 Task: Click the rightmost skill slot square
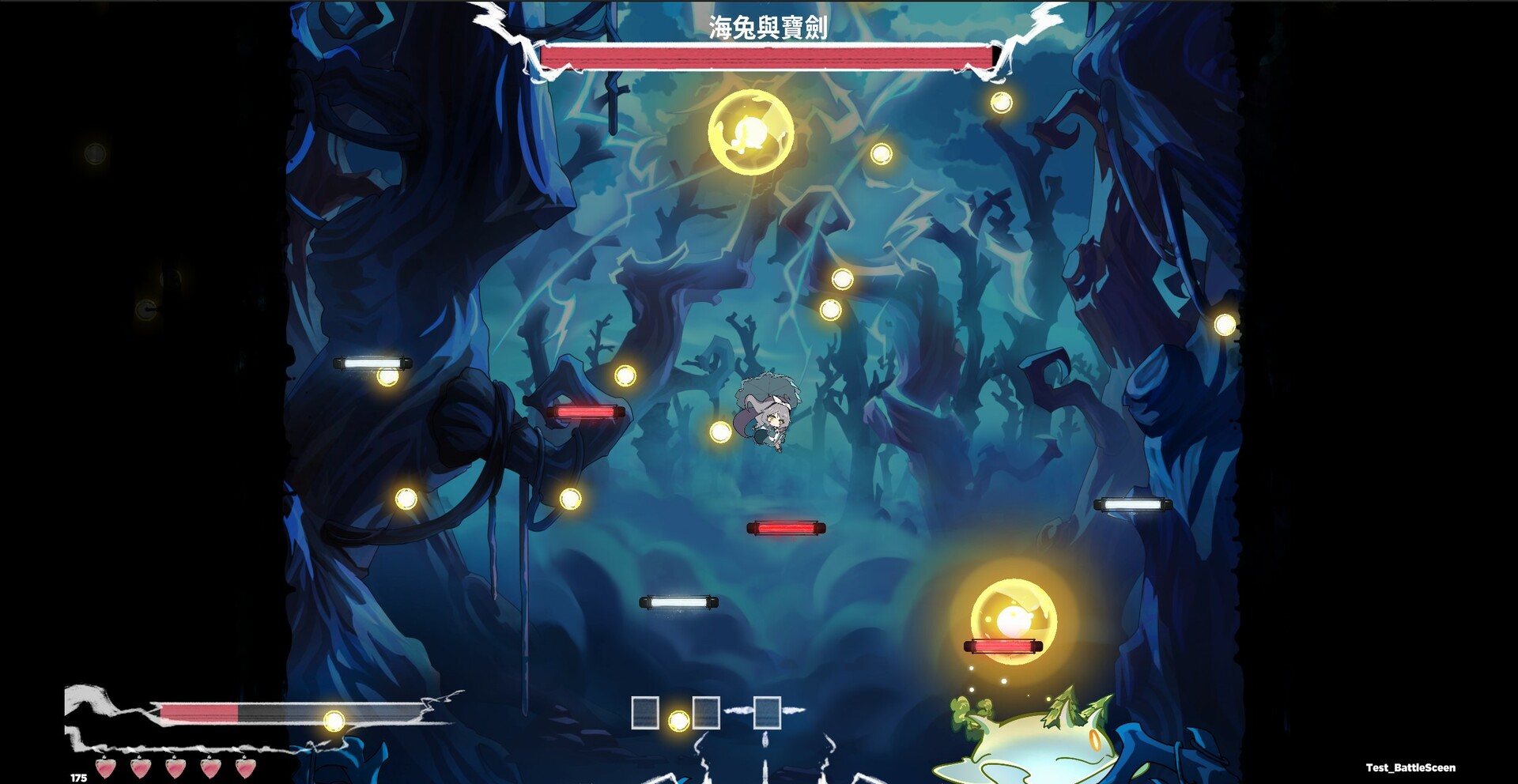767,714
